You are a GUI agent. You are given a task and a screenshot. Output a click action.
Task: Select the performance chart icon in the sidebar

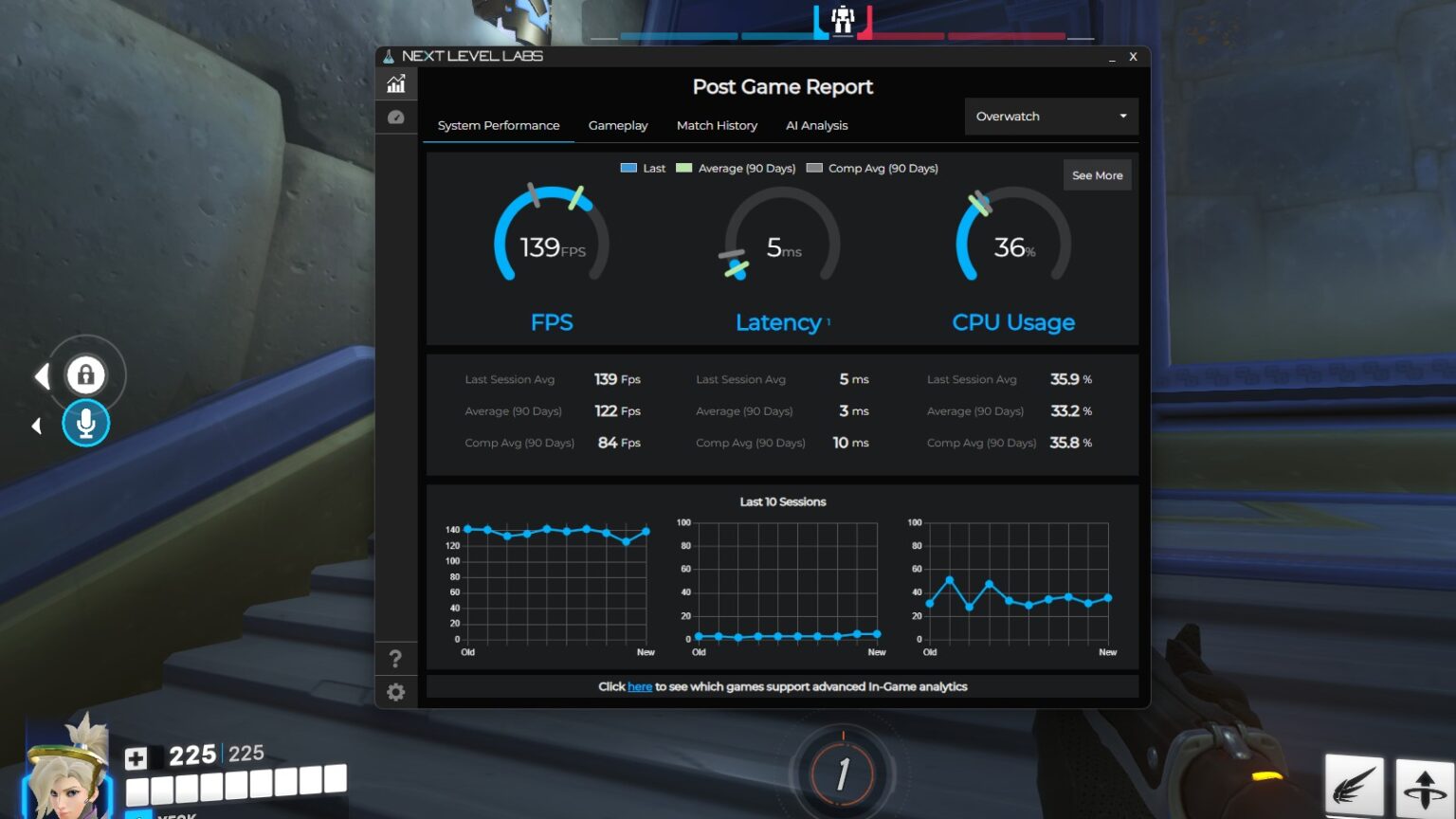pyautogui.click(x=396, y=83)
